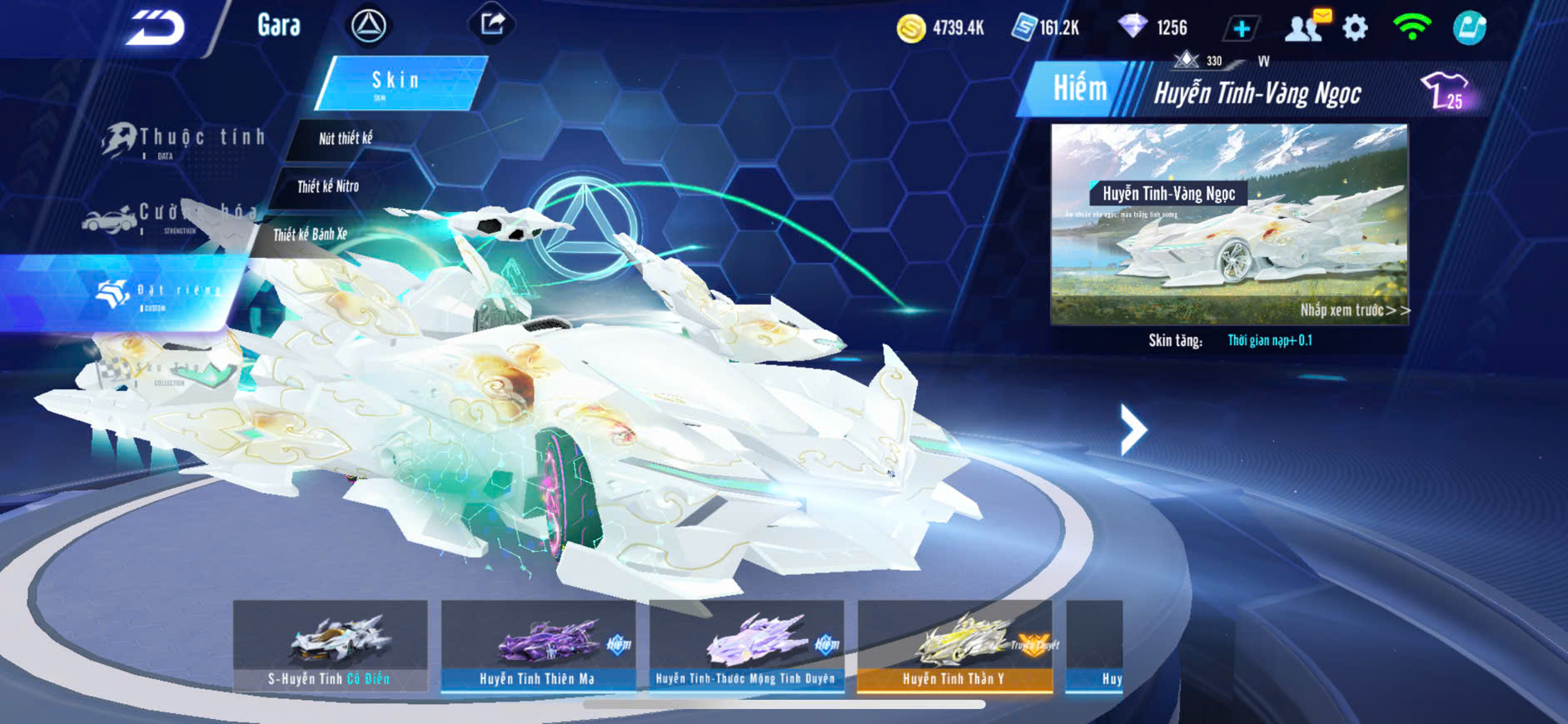The height and width of the screenshot is (724, 1568).
Task: Switch to the Skin tab
Action: click(400, 82)
